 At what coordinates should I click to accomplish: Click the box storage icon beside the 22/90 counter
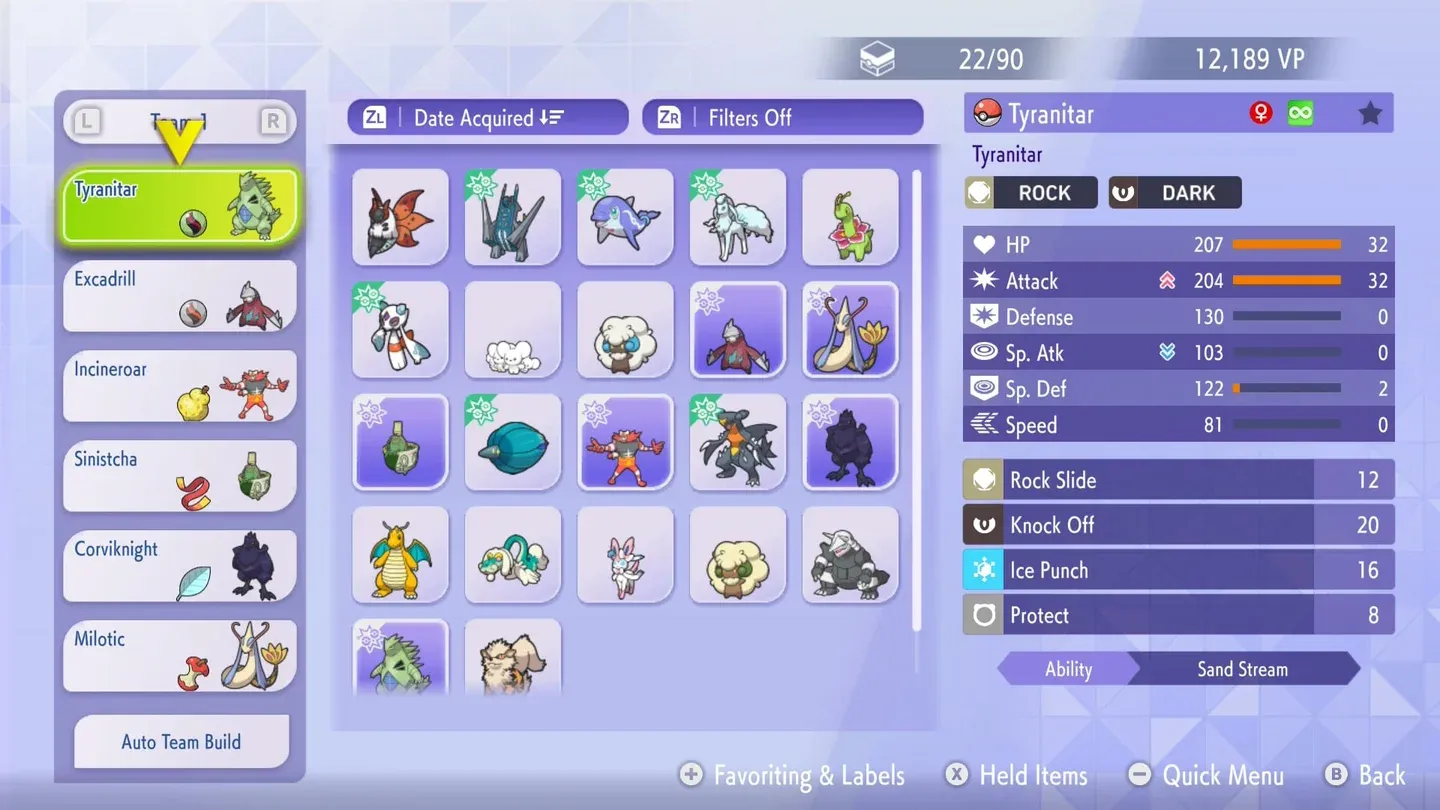[878, 57]
